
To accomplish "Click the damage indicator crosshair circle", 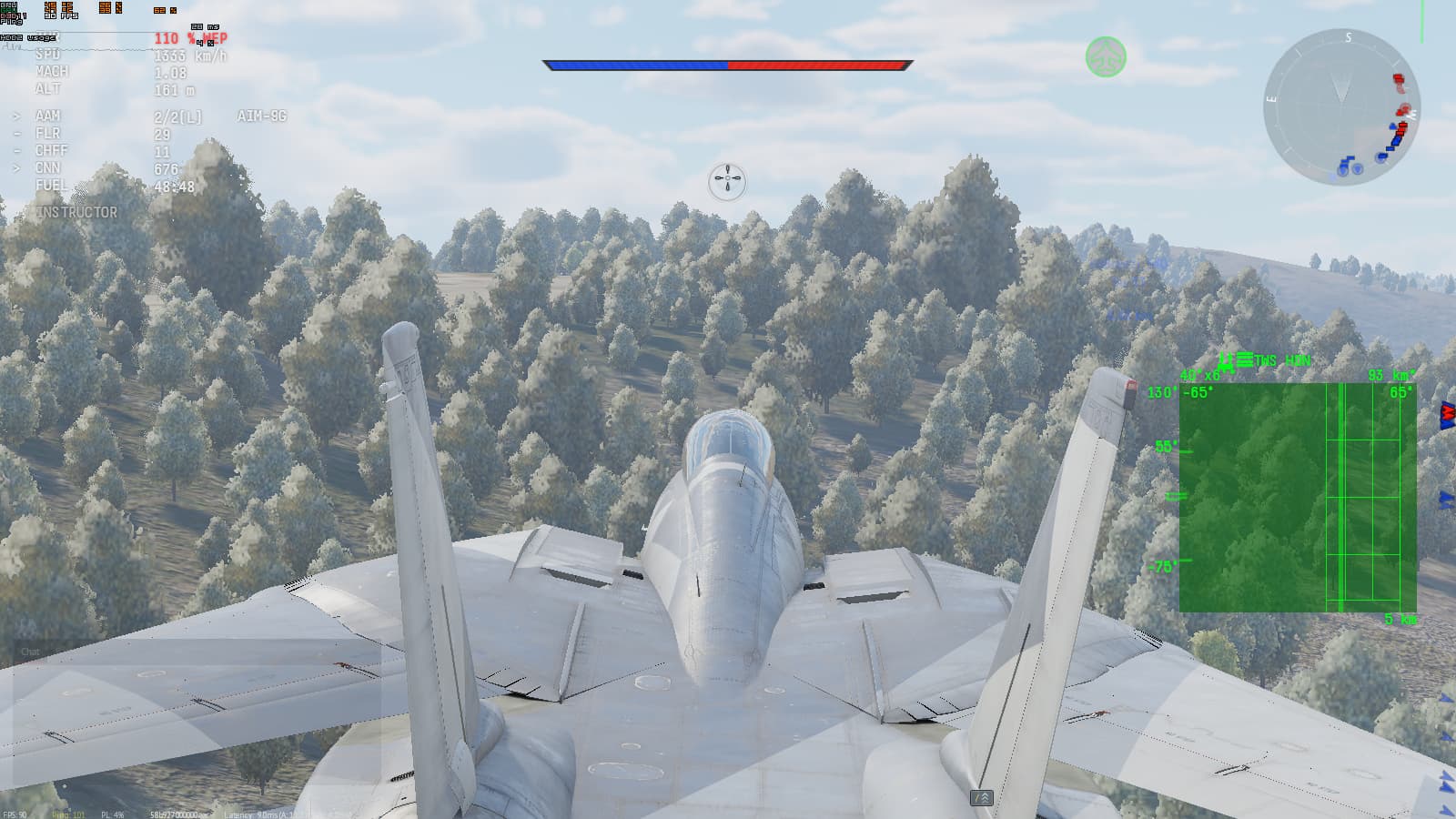I will (725, 181).
